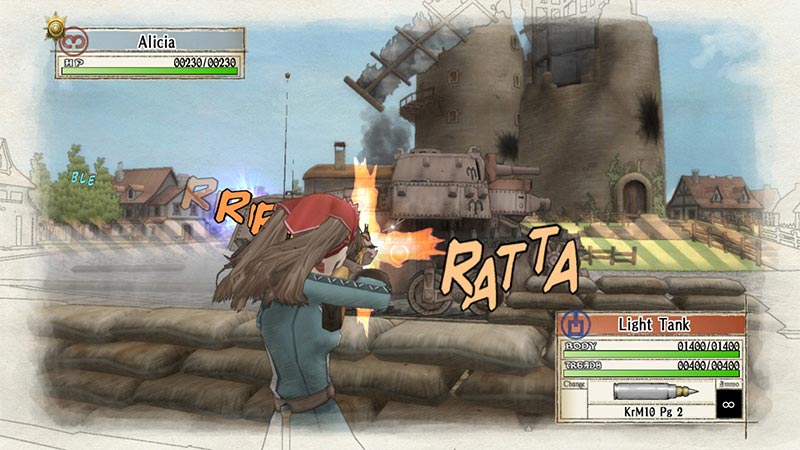The width and height of the screenshot is (800, 450).
Task: Click the Light Tank unit emblem
Action: [x=574, y=324]
